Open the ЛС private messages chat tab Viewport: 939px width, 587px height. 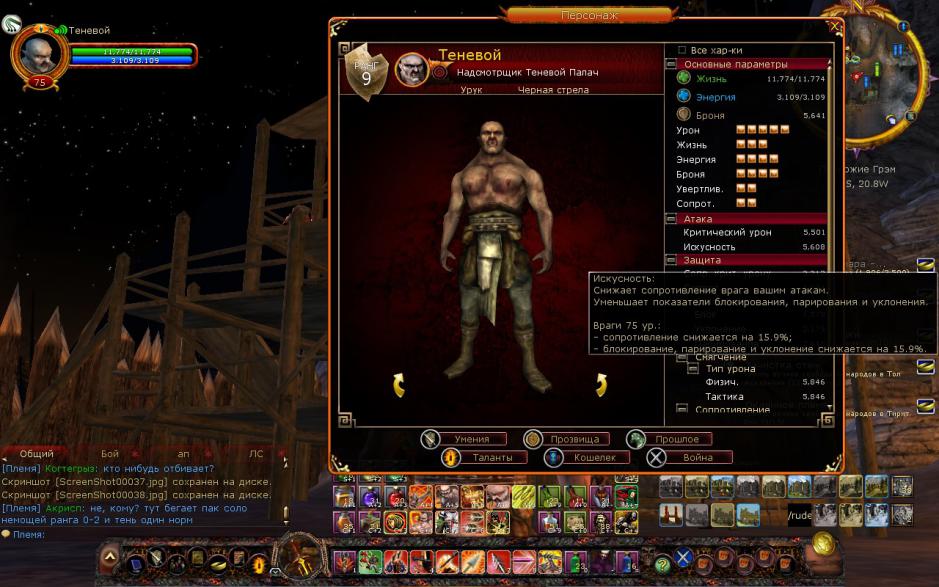coord(256,453)
